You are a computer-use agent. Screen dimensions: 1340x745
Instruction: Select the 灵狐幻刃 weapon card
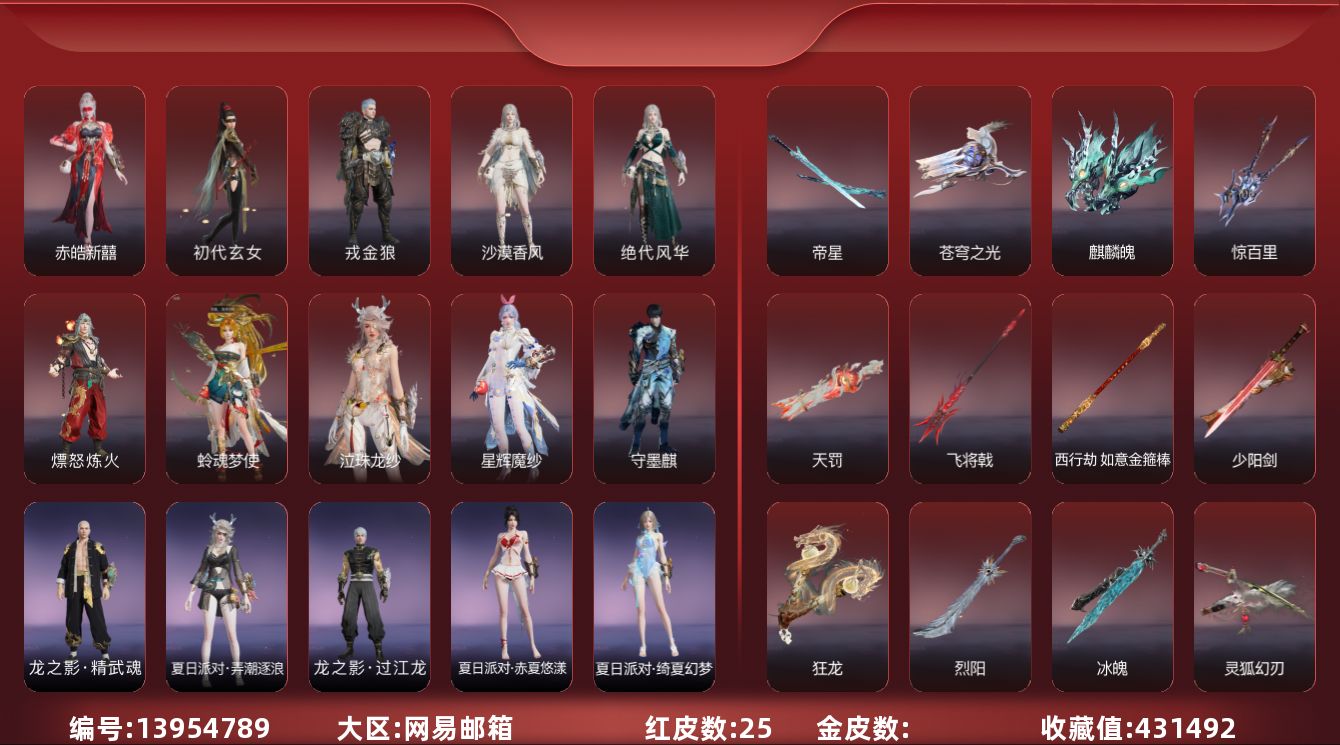1254,596
